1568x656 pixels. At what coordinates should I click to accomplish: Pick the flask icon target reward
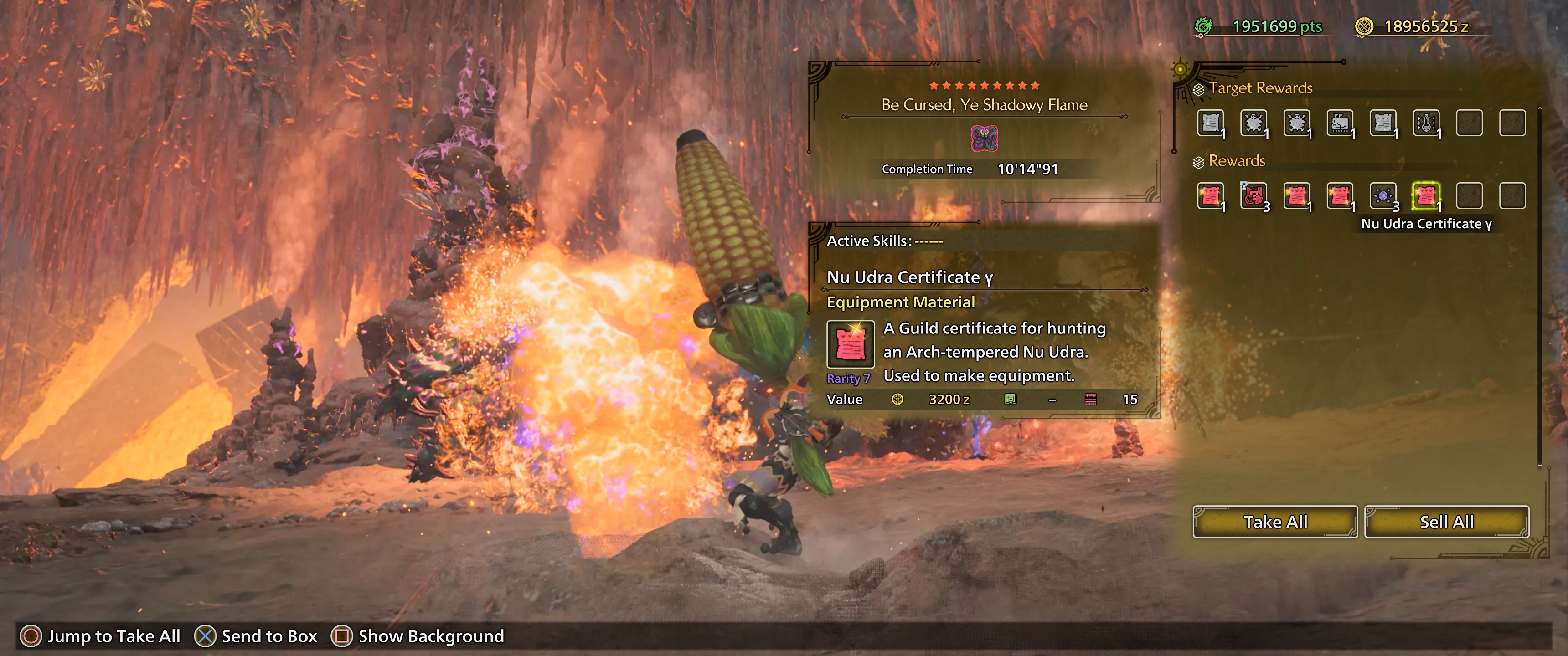[1426, 123]
